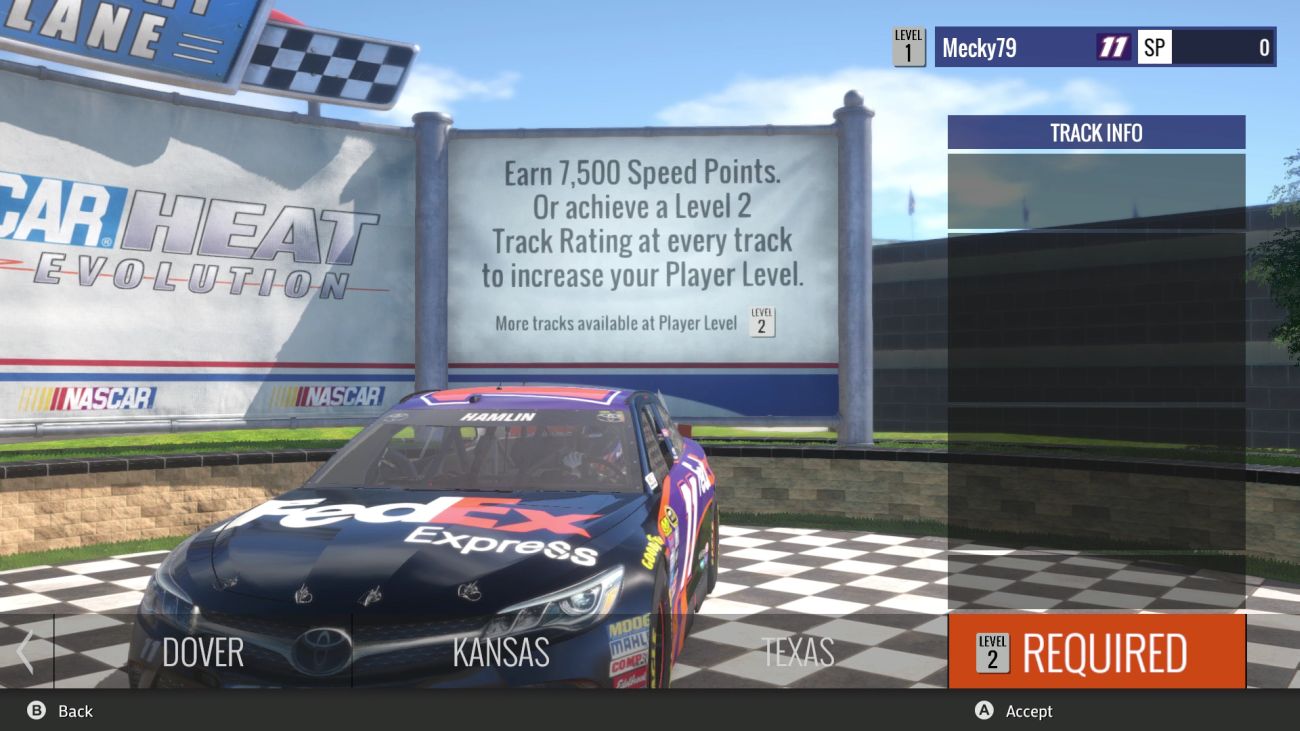Pick the Texas track

(x=797, y=652)
